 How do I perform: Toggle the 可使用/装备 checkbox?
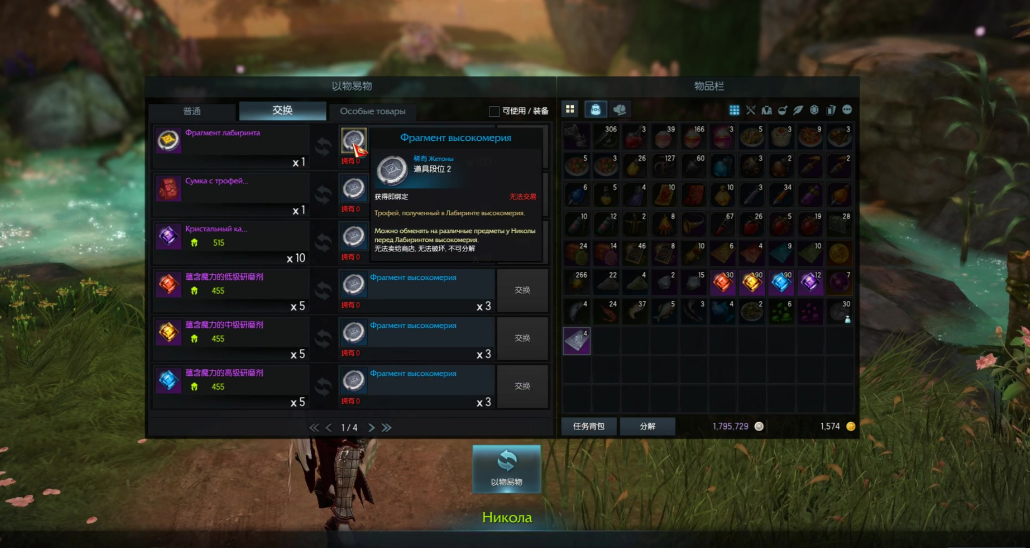(x=494, y=111)
